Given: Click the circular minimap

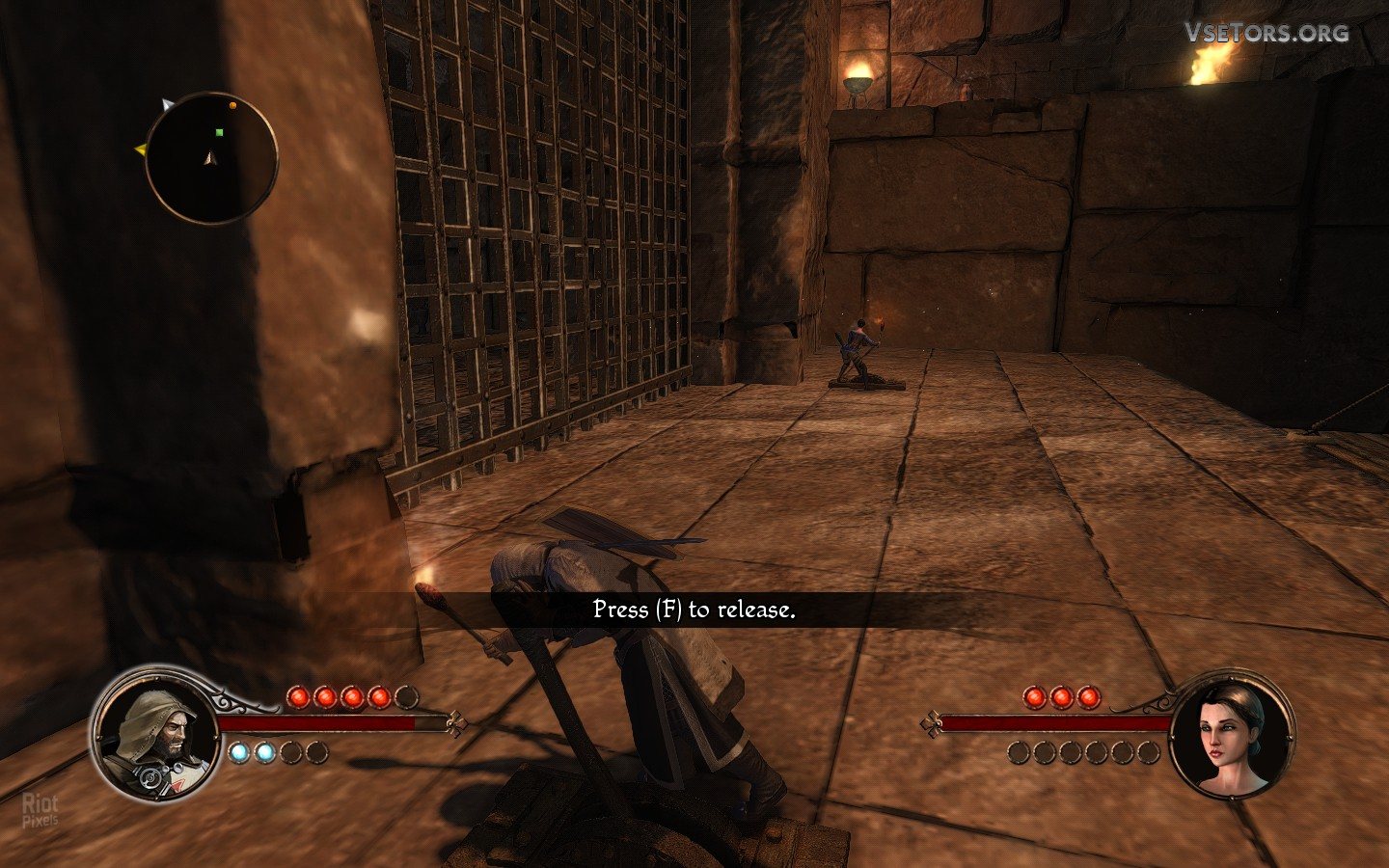Looking at the screenshot, I should tap(211, 158).
